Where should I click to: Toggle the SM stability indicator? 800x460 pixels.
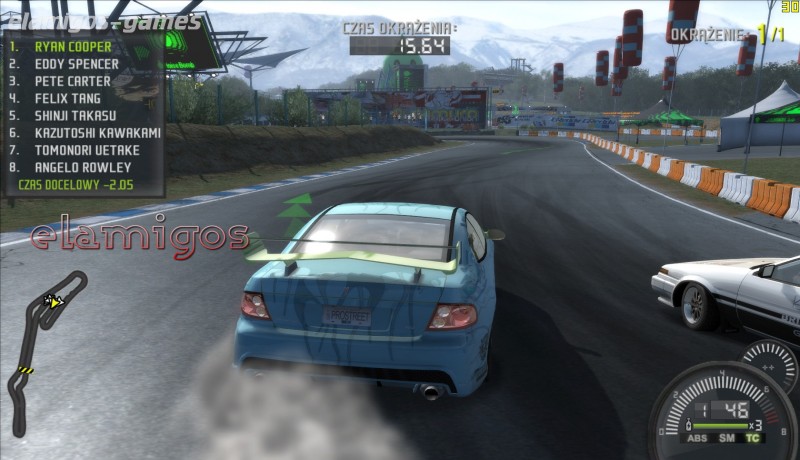pyautogui.click(x=727, y=438)
